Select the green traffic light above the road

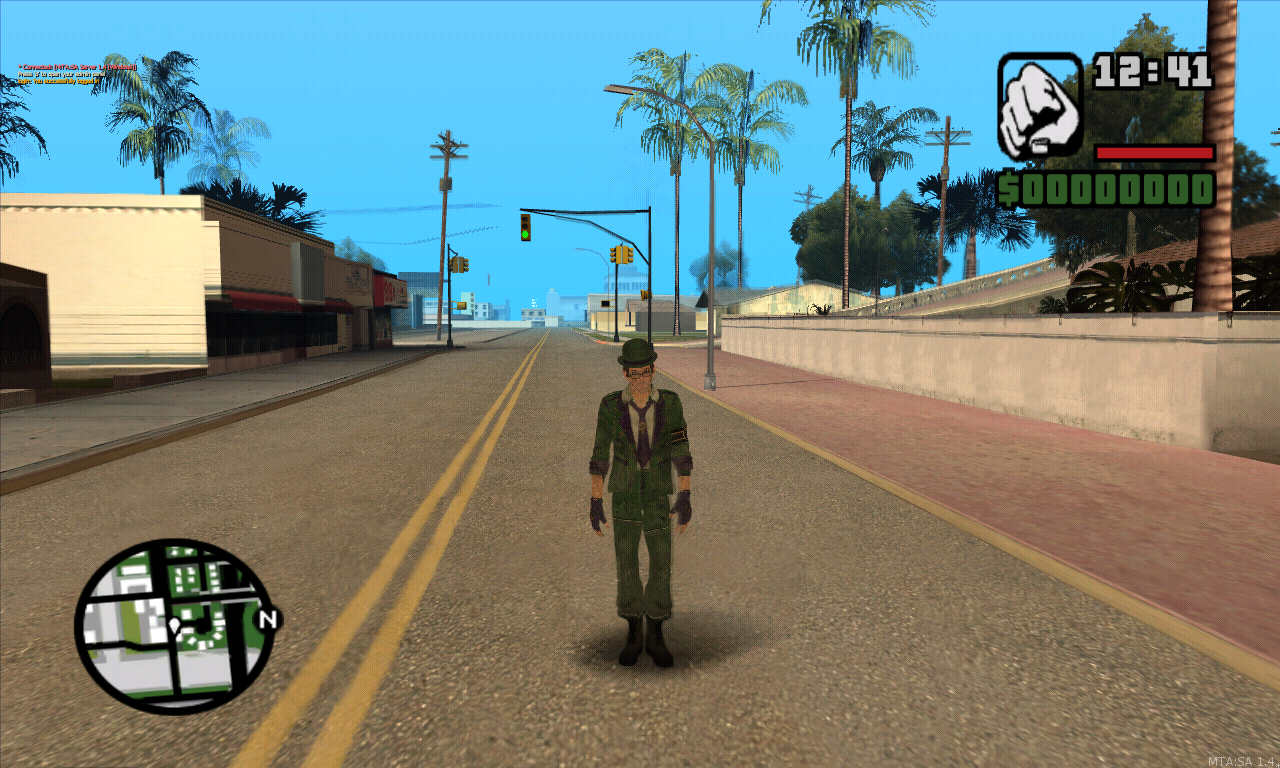pyautogui.click(x=525, y=230)
